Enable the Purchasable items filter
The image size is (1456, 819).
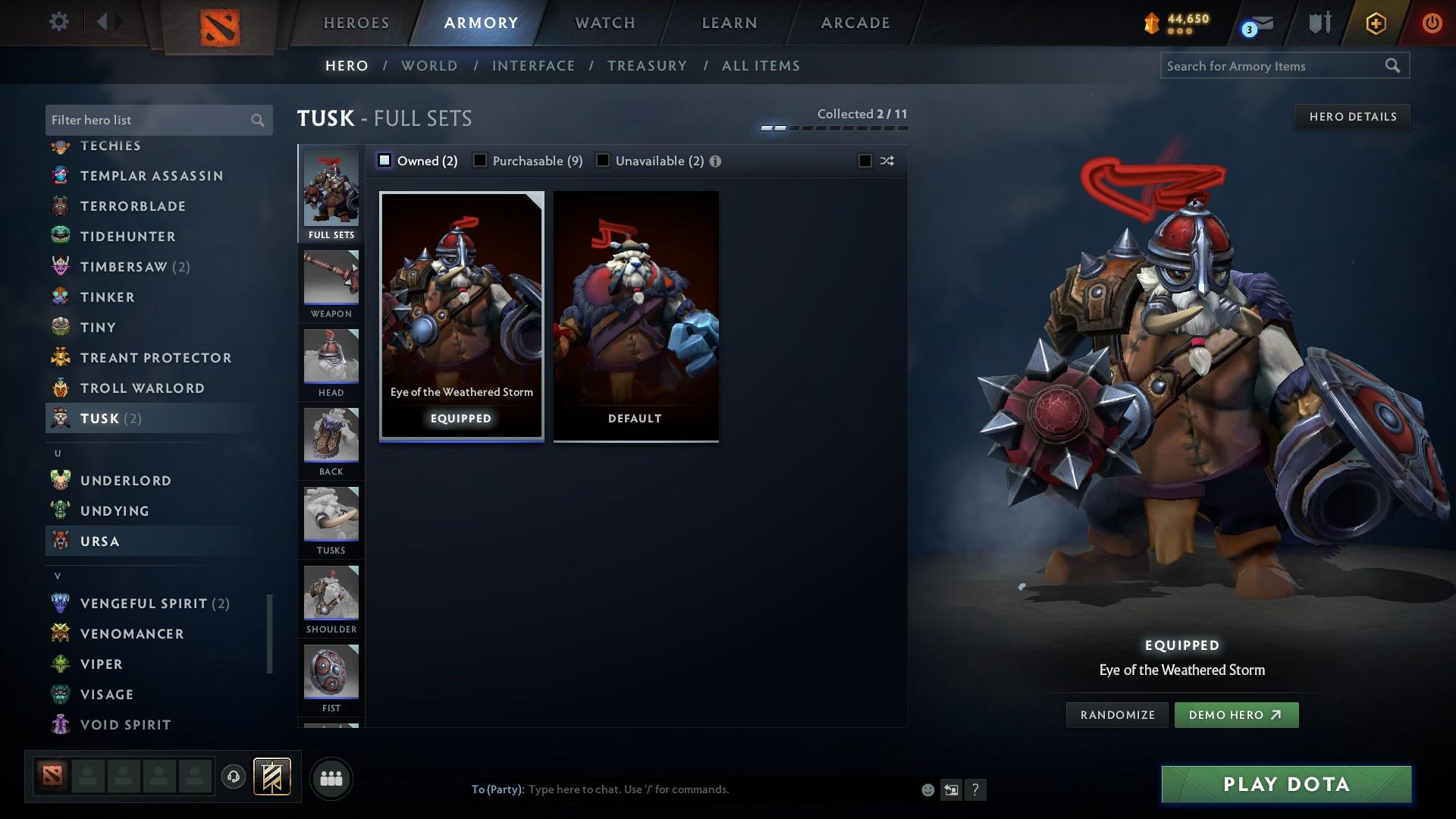[480, 161]
